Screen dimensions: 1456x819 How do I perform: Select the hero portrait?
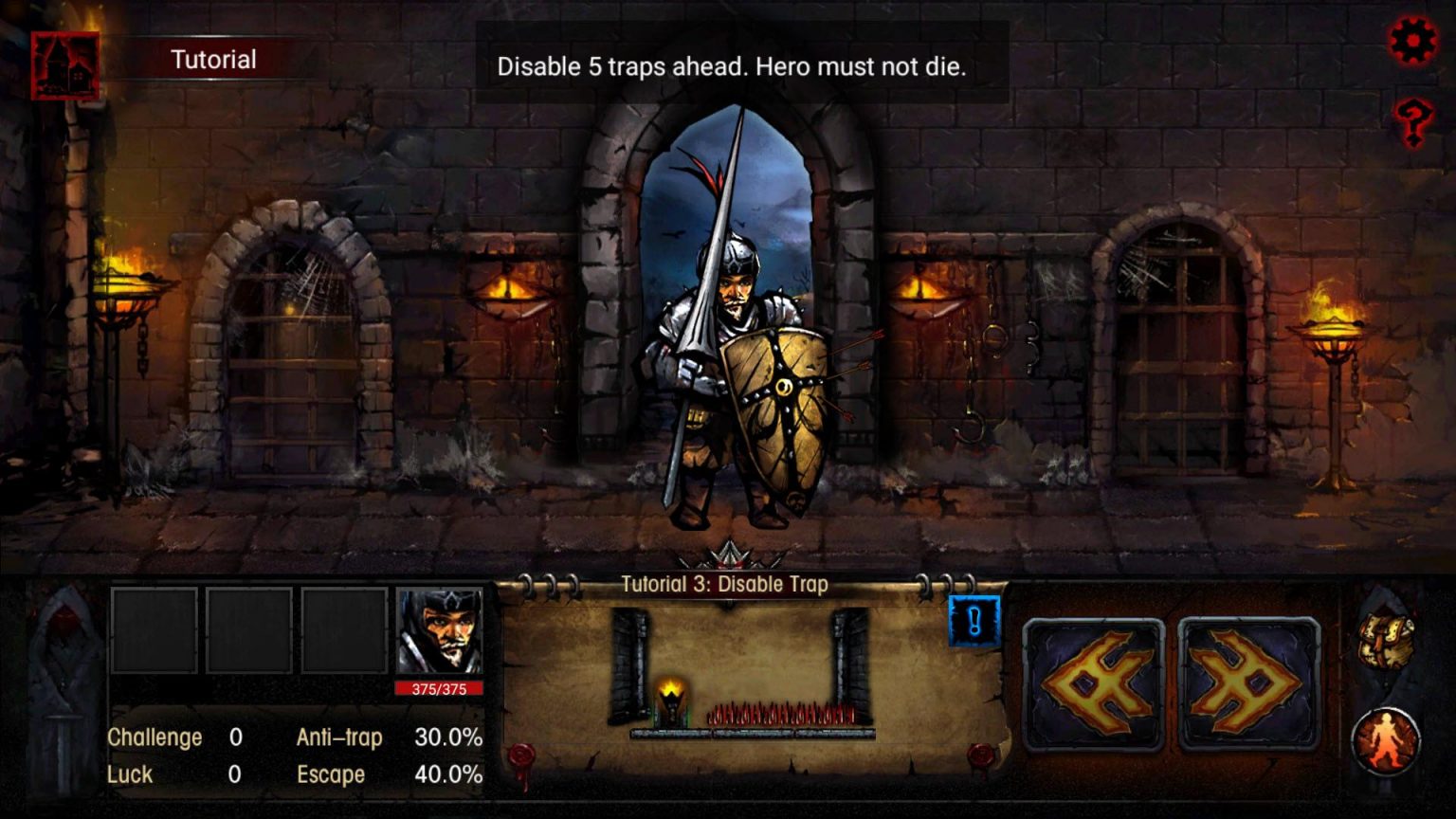437,629
